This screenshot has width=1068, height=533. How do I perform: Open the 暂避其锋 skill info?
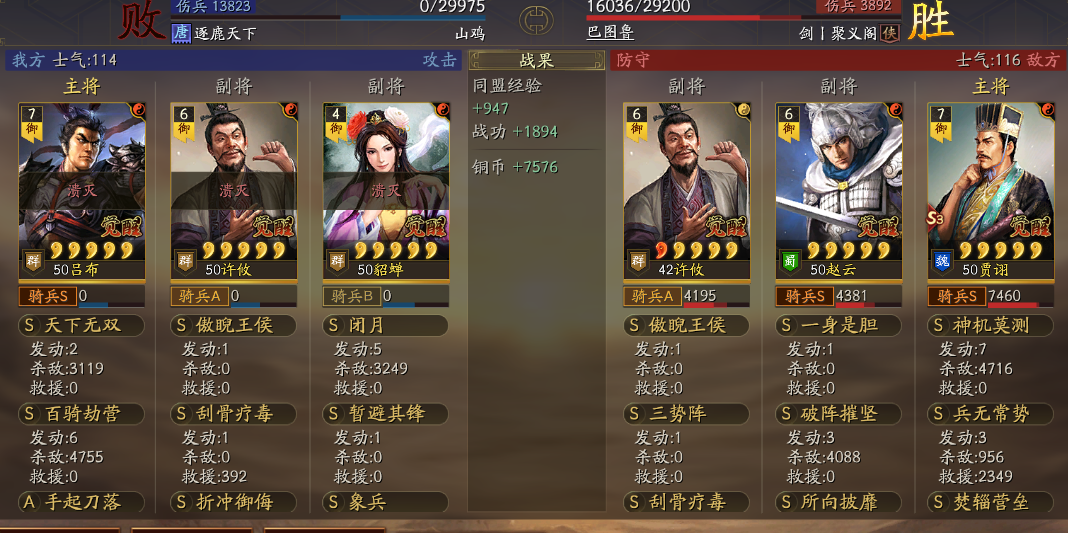tap(386, 414)
